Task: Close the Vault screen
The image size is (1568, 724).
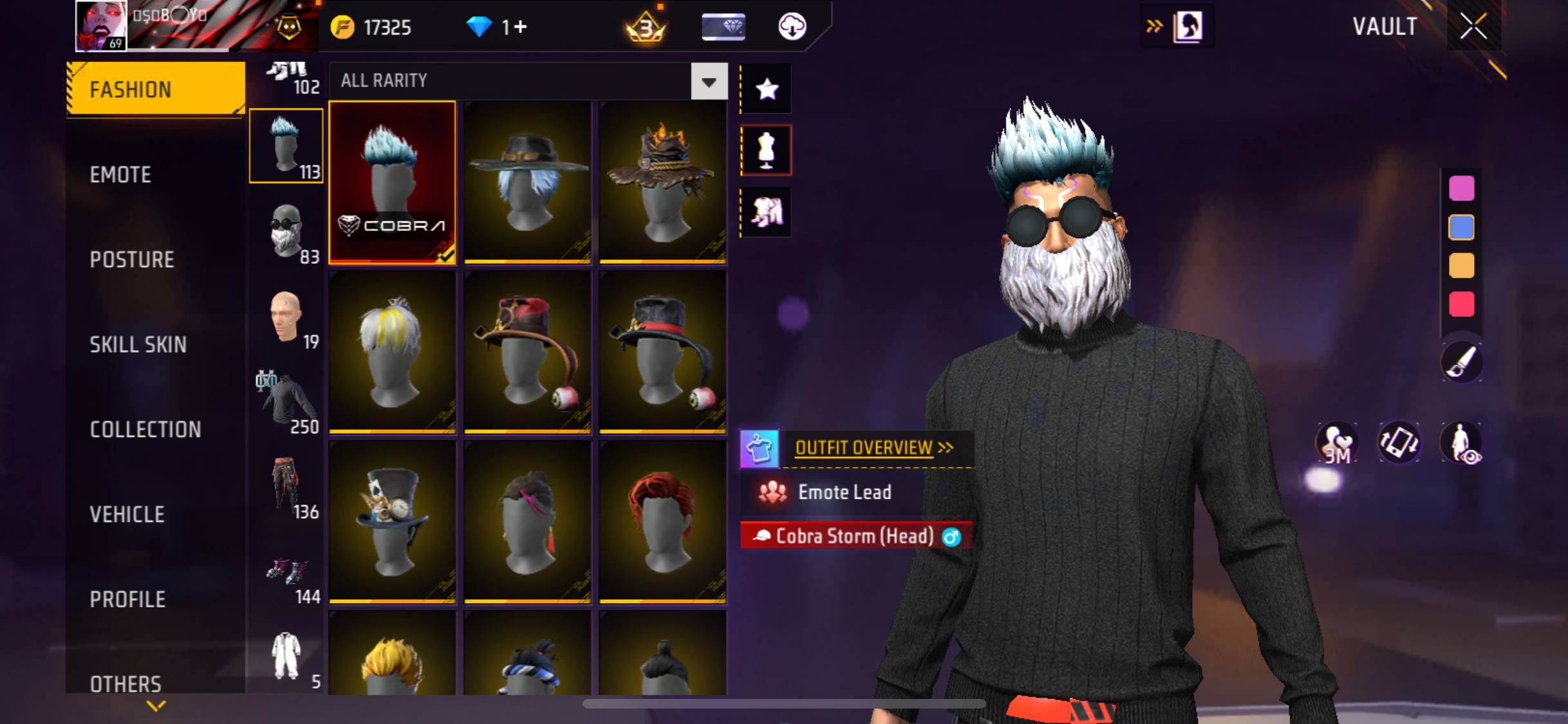Action: [x=1473, y=26]
